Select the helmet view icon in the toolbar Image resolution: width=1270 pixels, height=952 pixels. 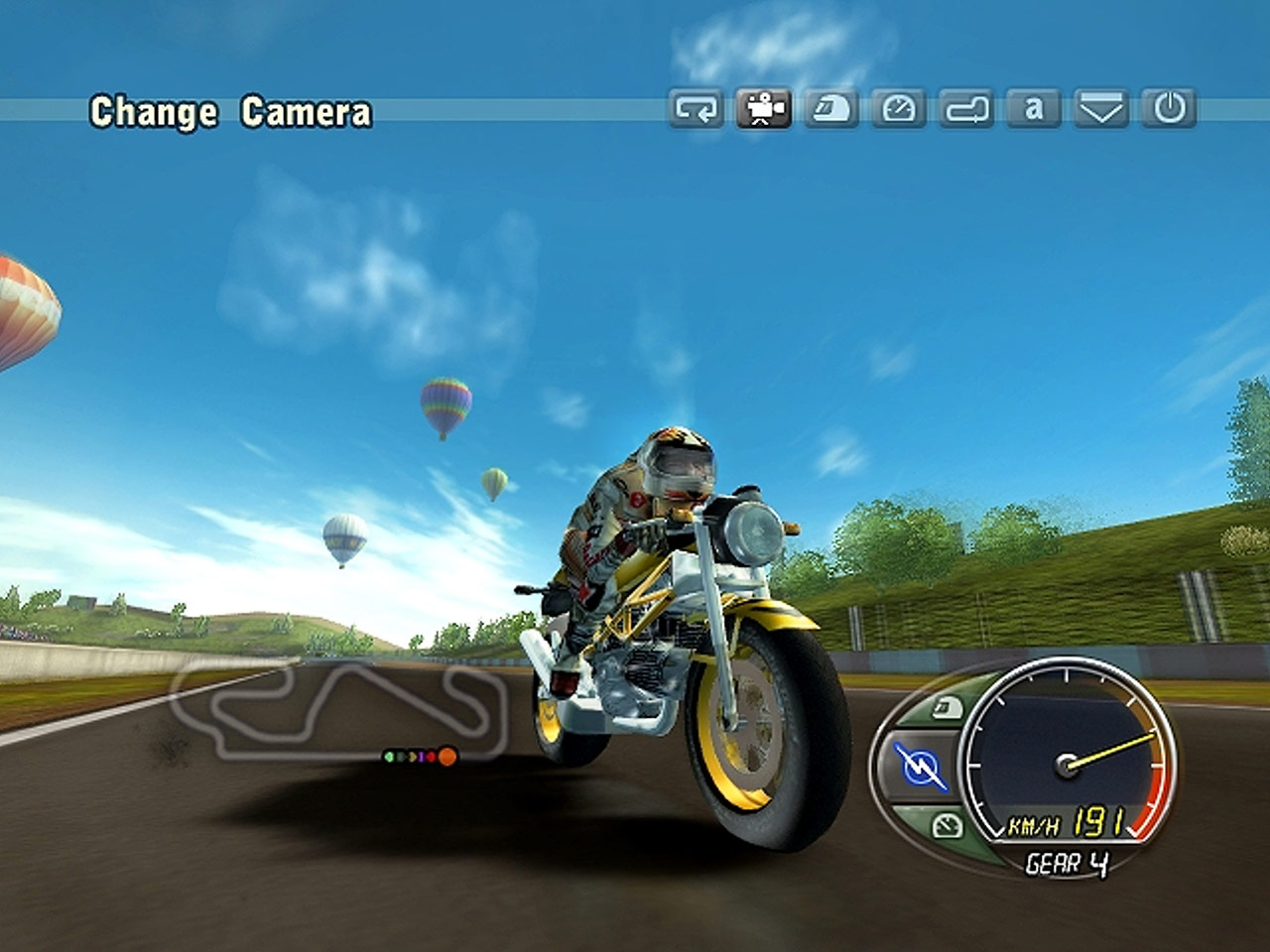(x=833, y=111)
